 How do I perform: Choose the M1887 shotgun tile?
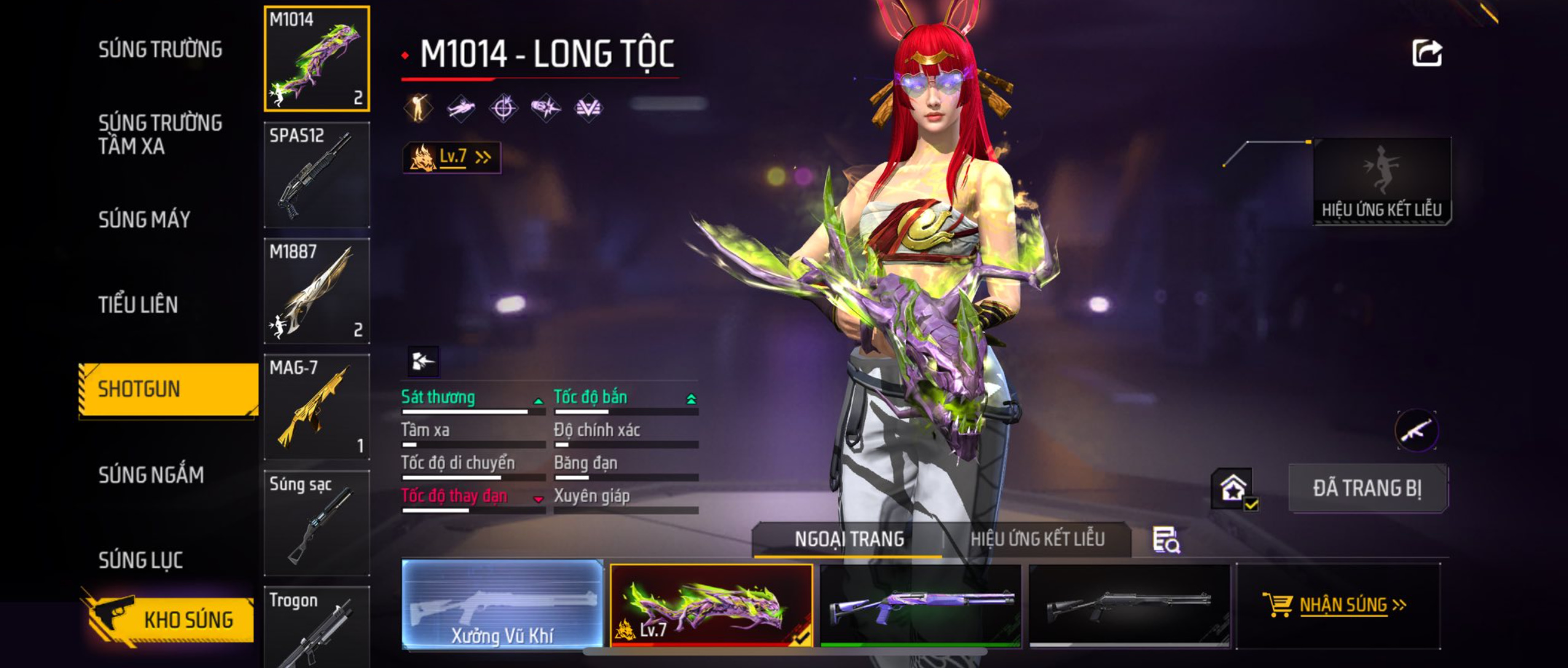pyautogui.click(x=317, y=291)
